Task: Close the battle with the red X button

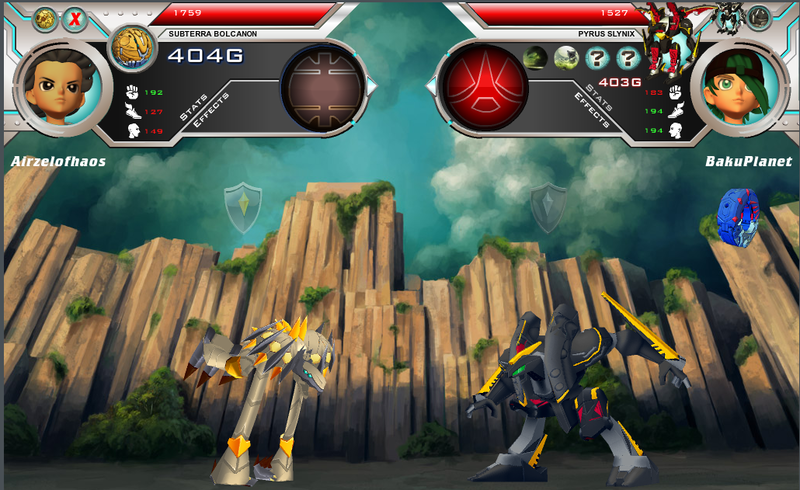Action: pos(74,18)
